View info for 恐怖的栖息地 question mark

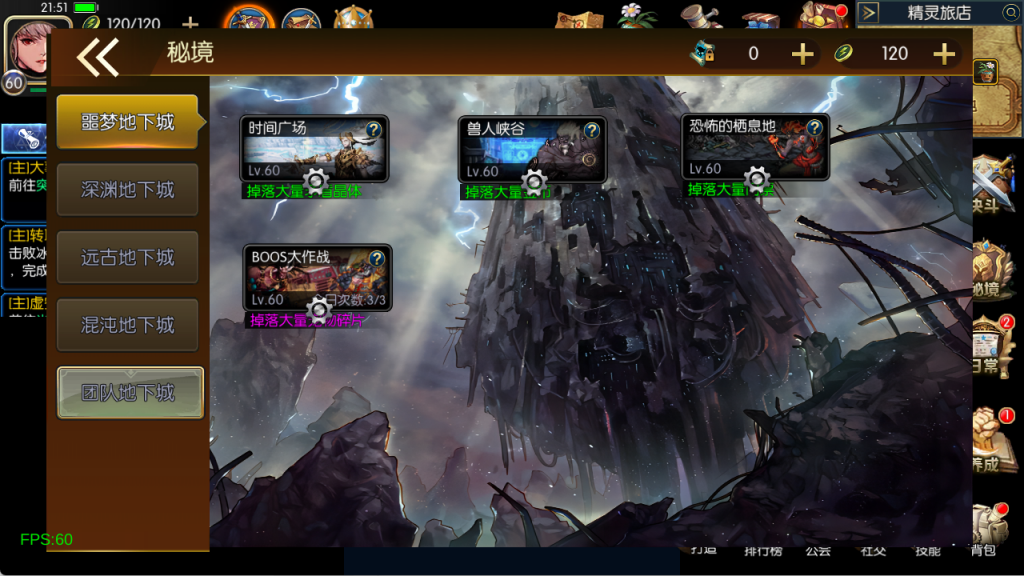(814, 127)
